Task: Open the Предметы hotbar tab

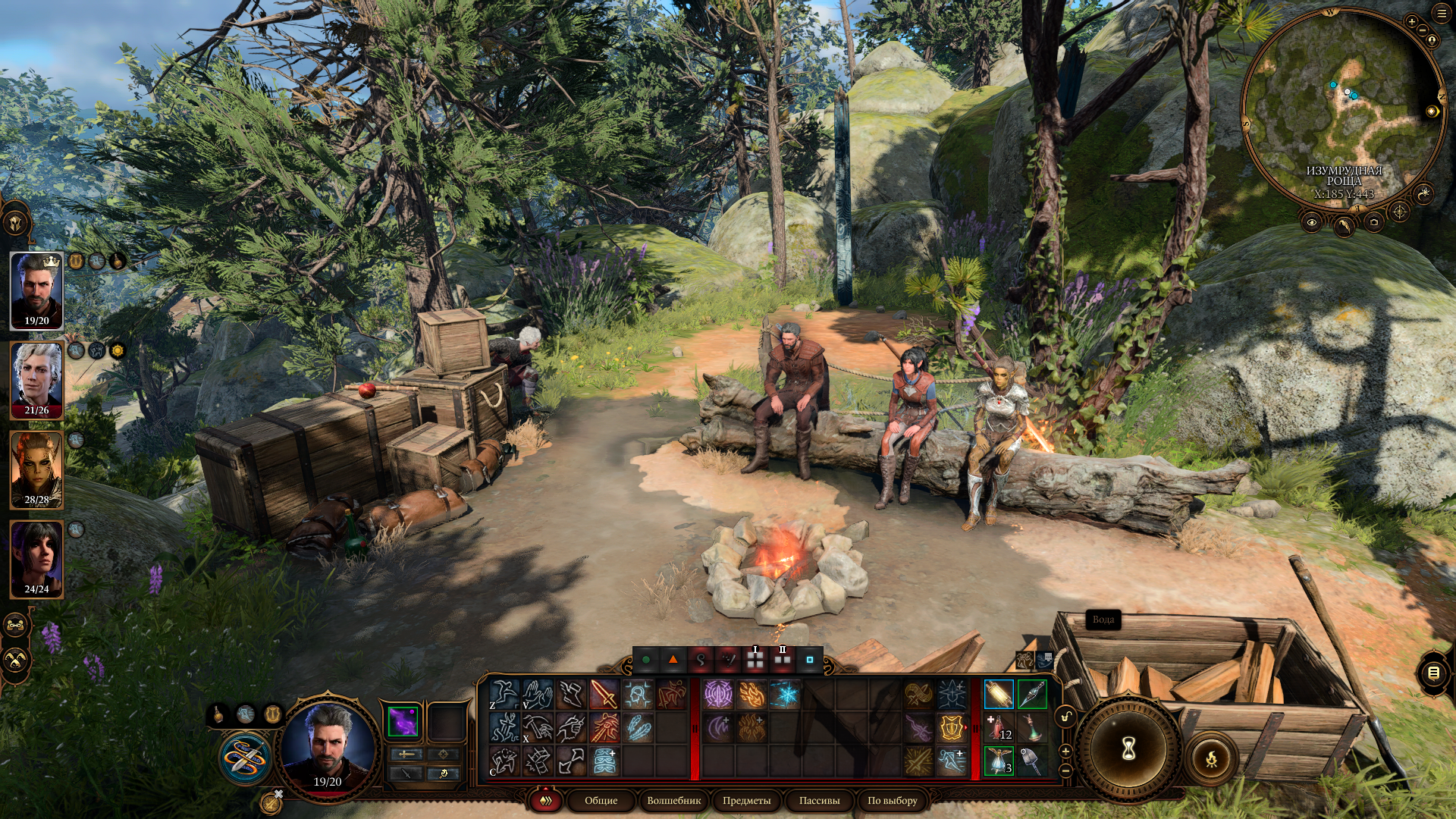Action: (x=746, y=801)
